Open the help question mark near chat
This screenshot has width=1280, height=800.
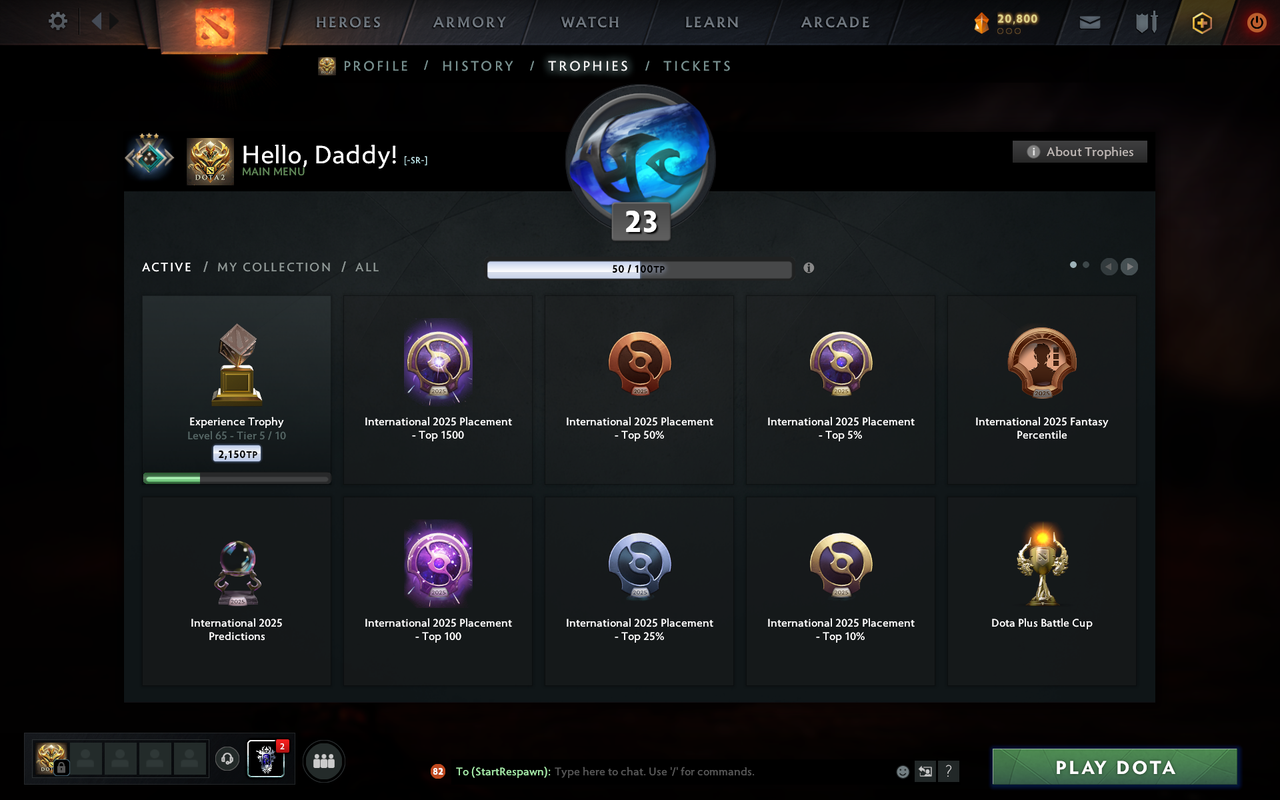click(x=947, y=771)
